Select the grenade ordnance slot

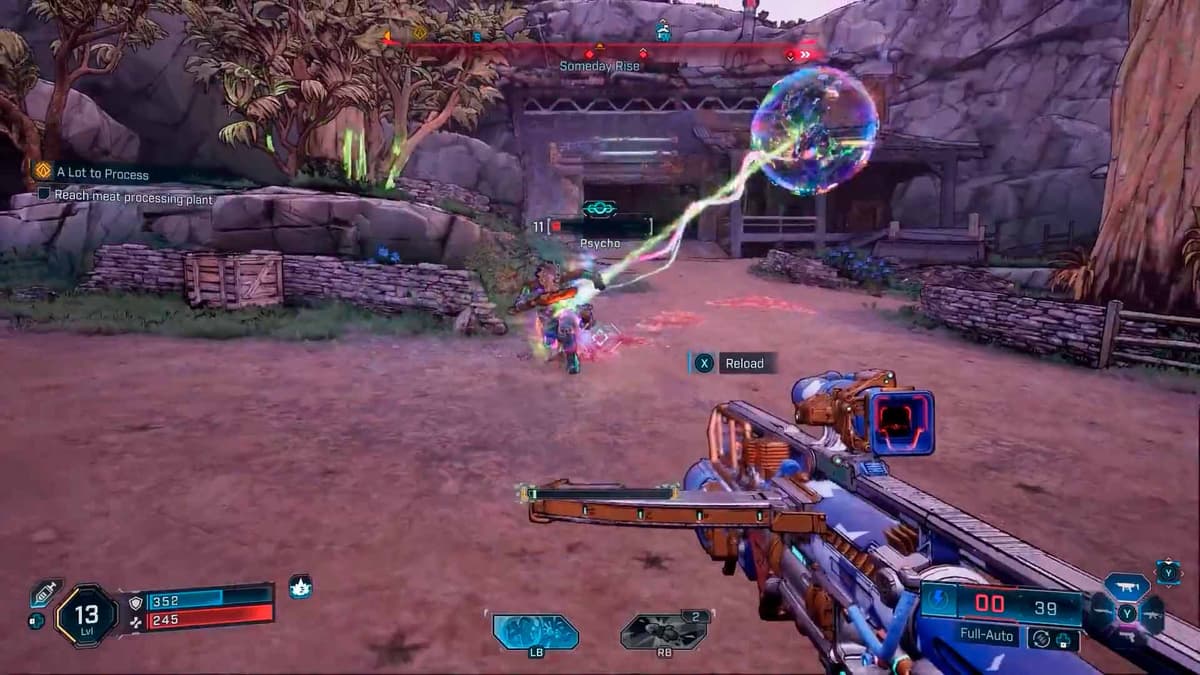663,631
